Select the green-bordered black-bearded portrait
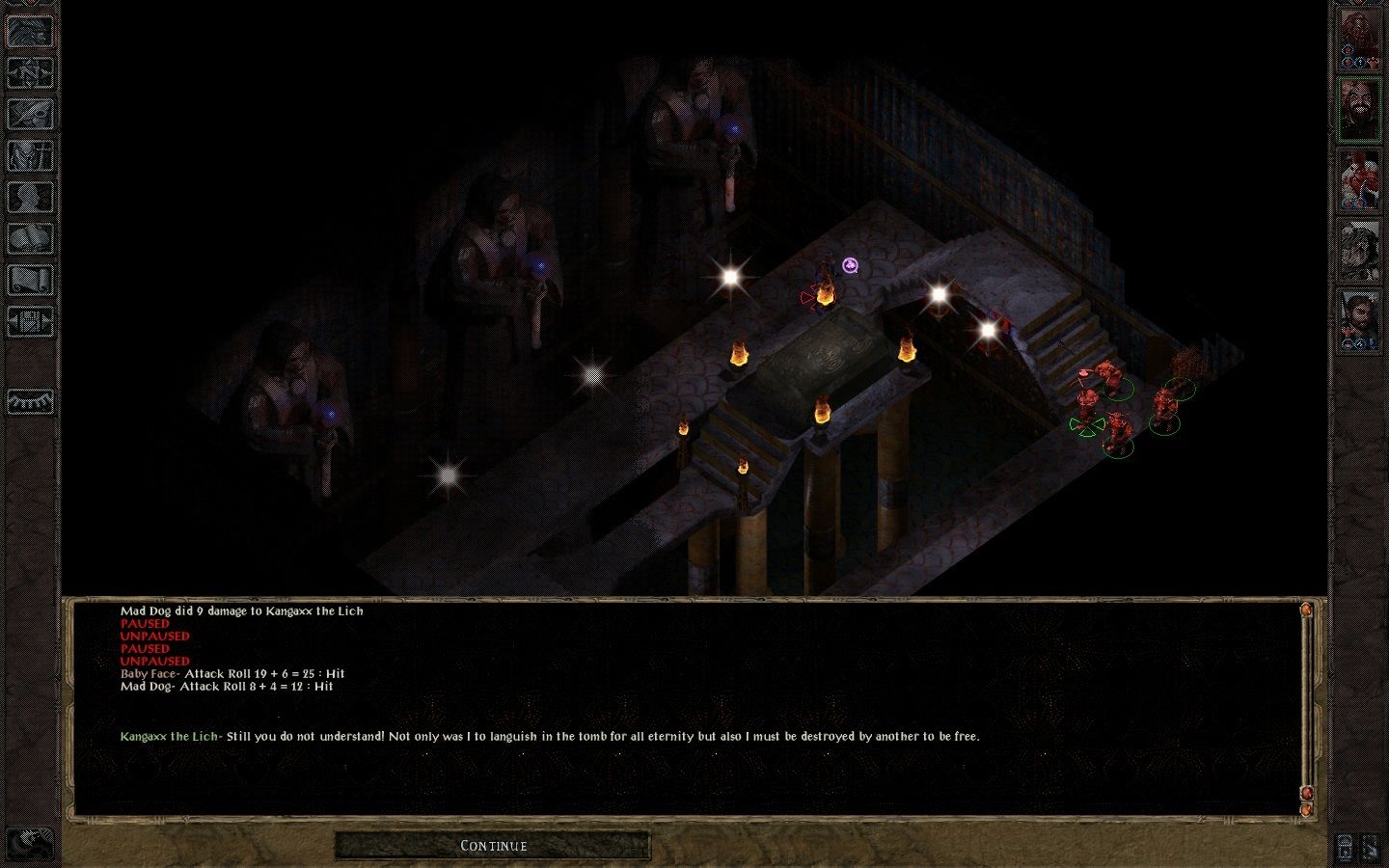The image size is (1389, 868). [1359, 108]
